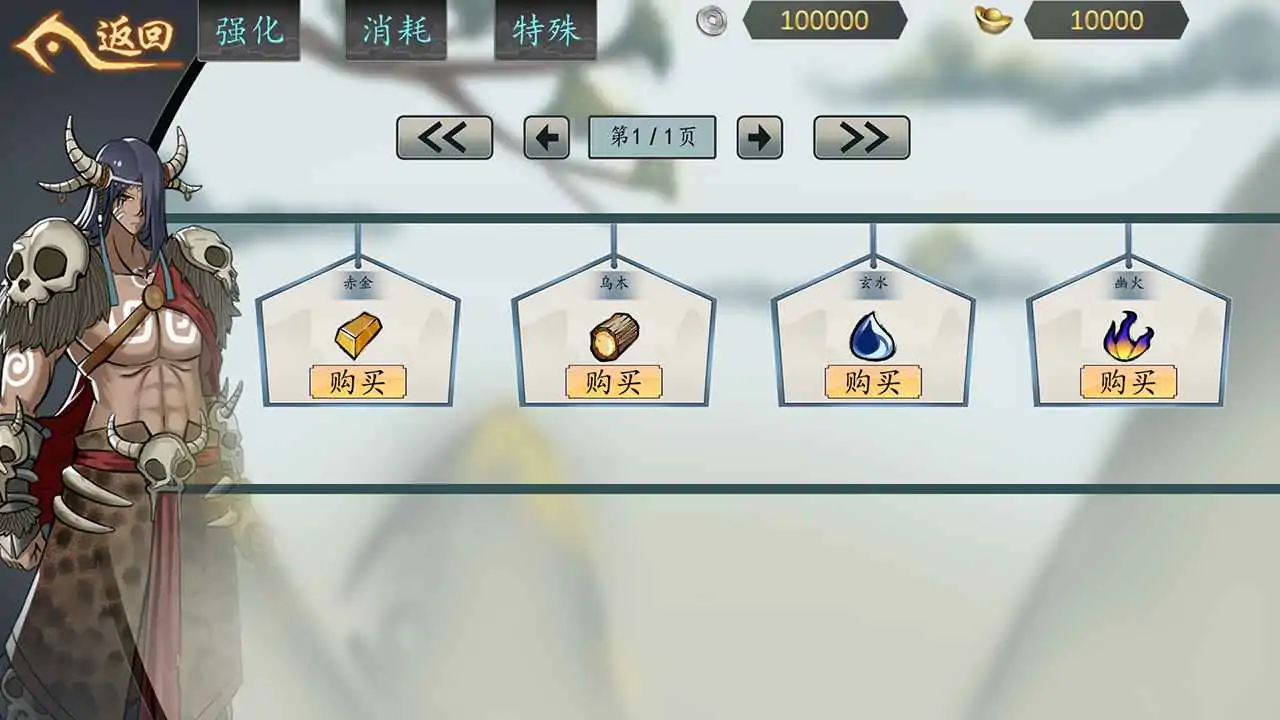
Task: Buy the 乌木 ebony item
Action: 616,382
